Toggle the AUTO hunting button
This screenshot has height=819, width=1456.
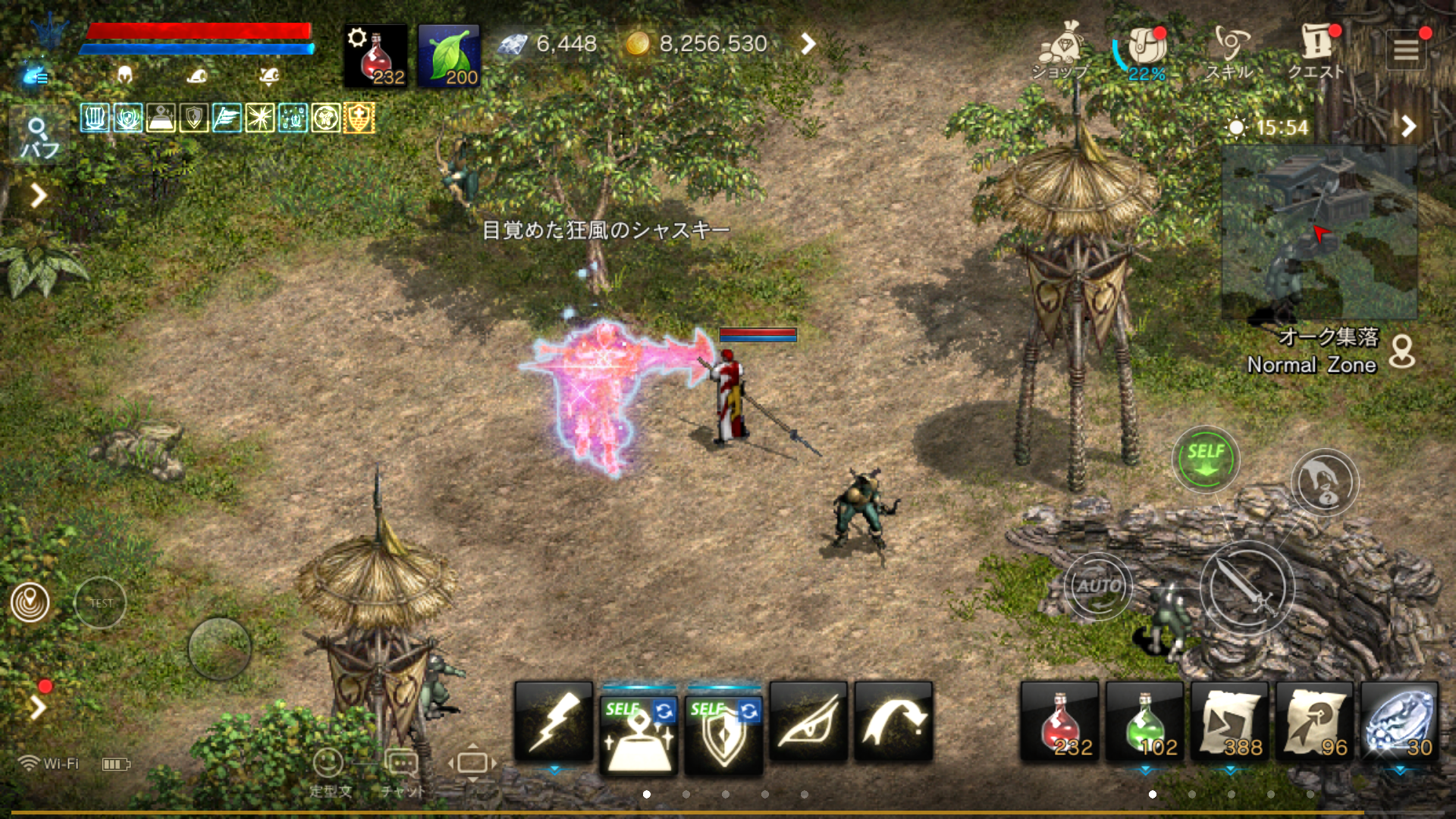[1098, 586]
